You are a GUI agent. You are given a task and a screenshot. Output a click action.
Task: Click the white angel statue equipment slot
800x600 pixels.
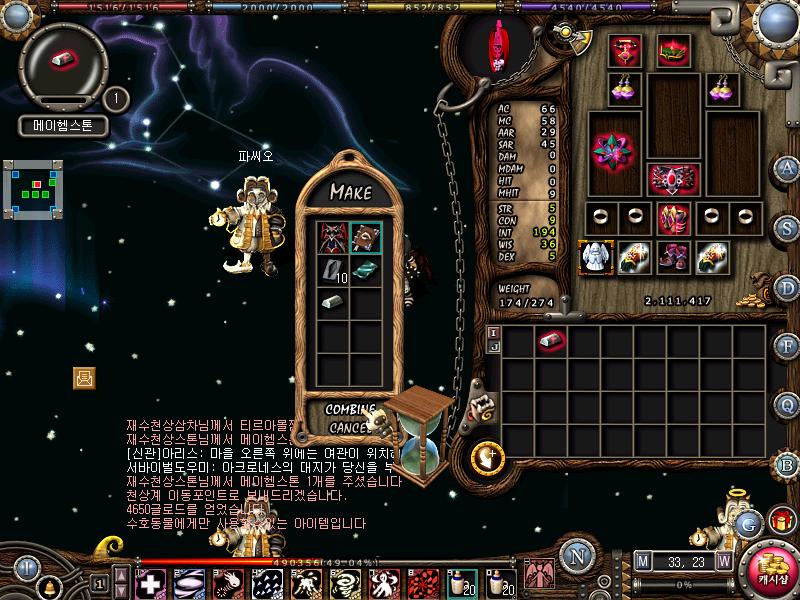(x=595, y=256)
